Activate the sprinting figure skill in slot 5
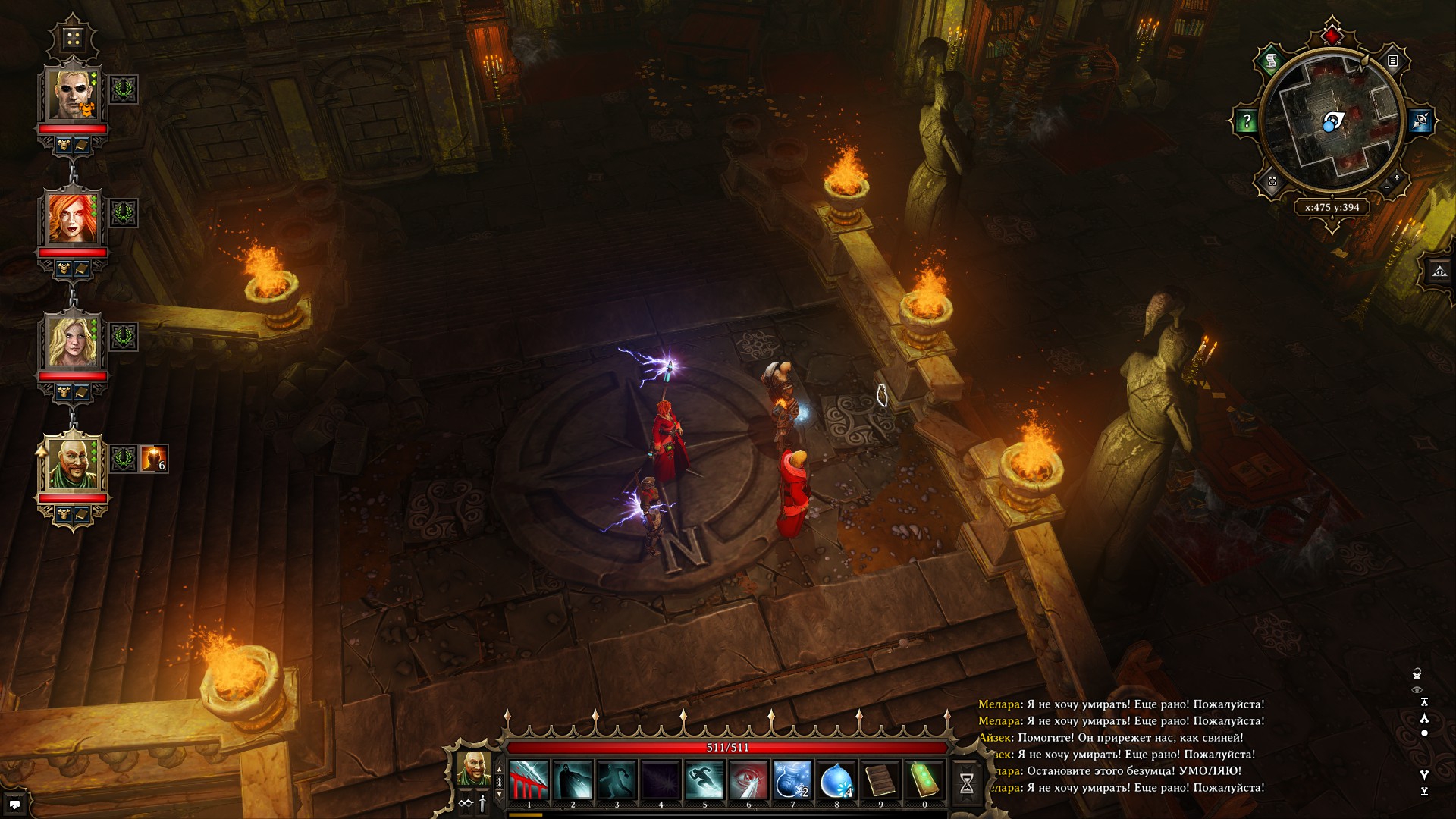 704,781
